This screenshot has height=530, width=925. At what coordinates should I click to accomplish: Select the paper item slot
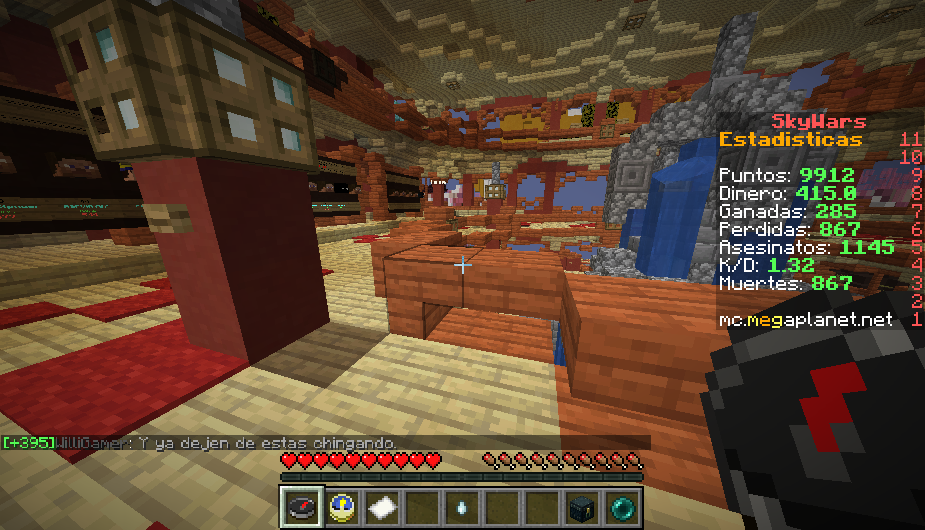(382, 506)
